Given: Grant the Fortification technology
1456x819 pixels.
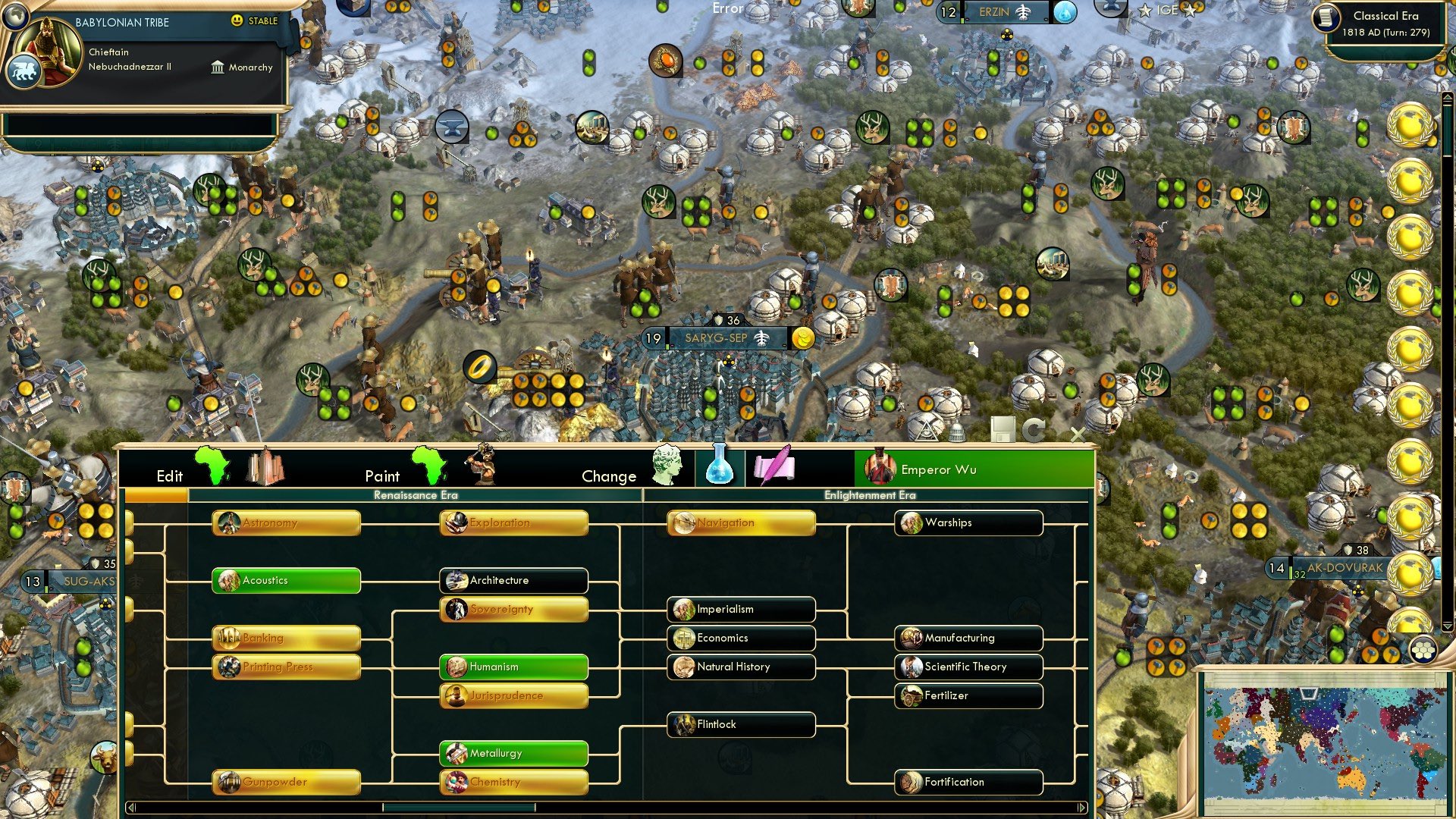Looking at the screenshot, I should [x=968, y=782].
